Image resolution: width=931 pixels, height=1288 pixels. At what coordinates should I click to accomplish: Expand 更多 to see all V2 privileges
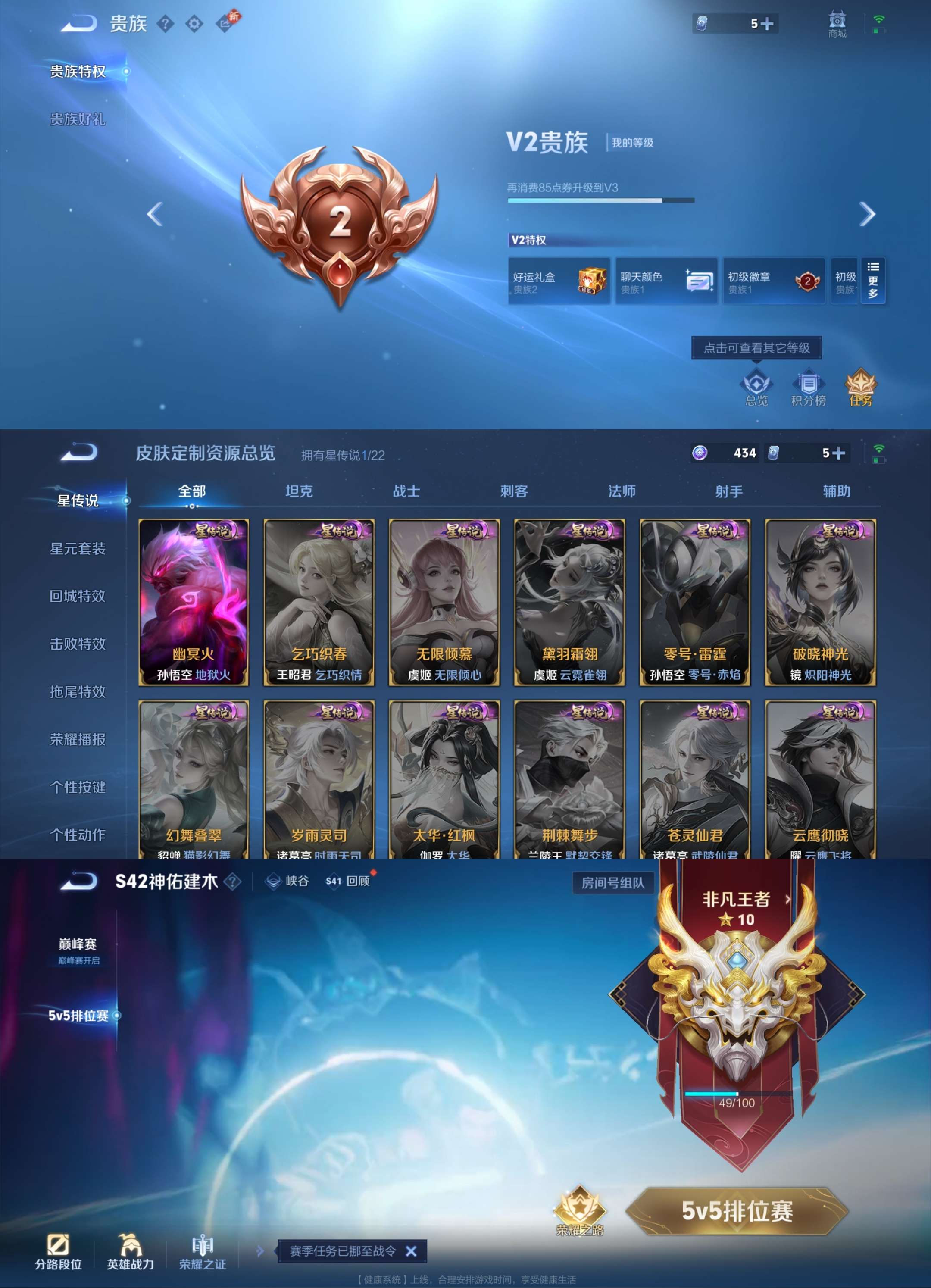tap(874, 279)
